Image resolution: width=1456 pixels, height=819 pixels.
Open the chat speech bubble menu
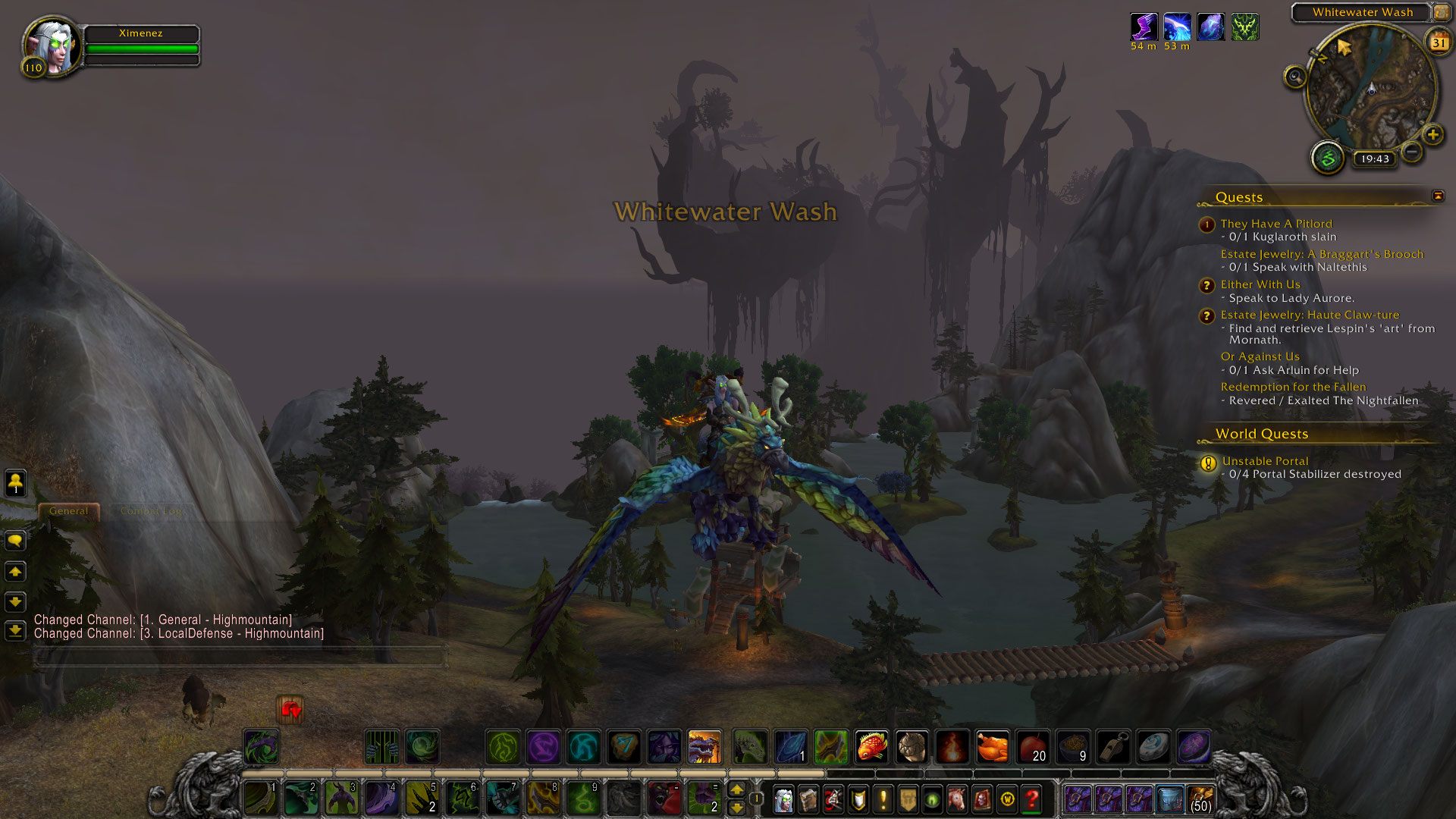click(15, 541)
